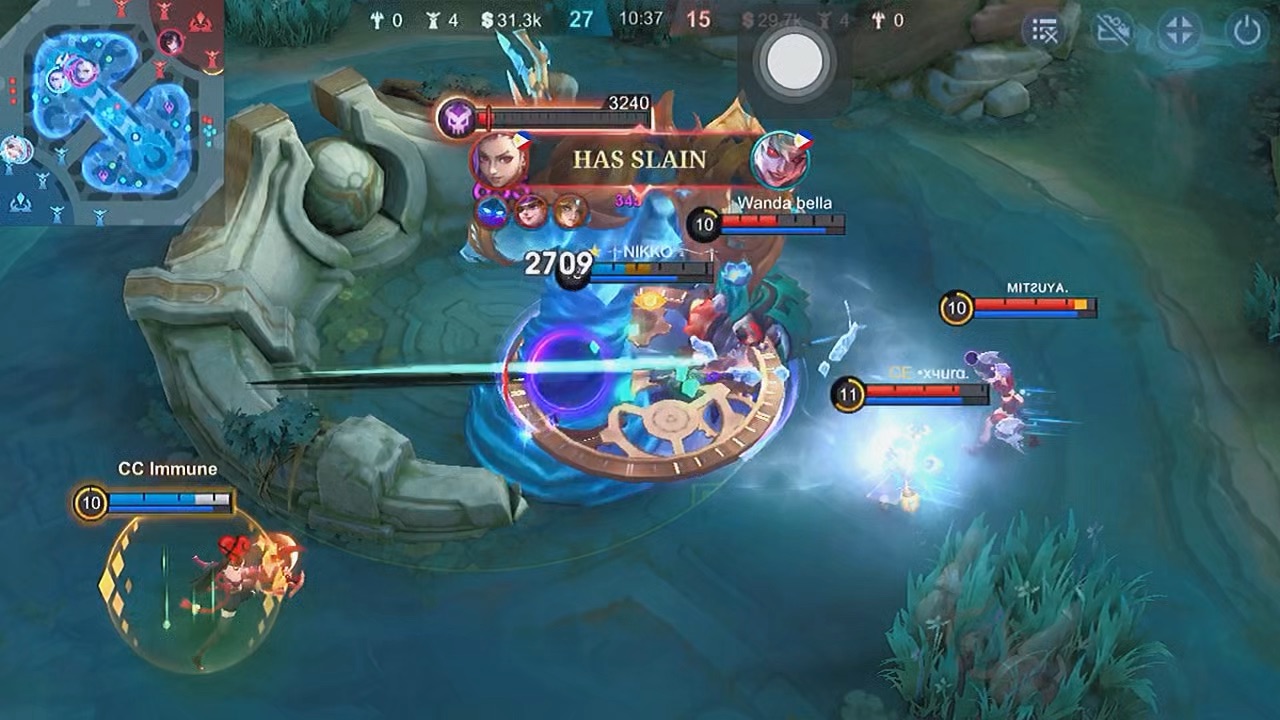Image resolution: width=1280 pixels, height=720 pixels.
Task: Exit the match with the power button
Action: (x=1247, y=32)
